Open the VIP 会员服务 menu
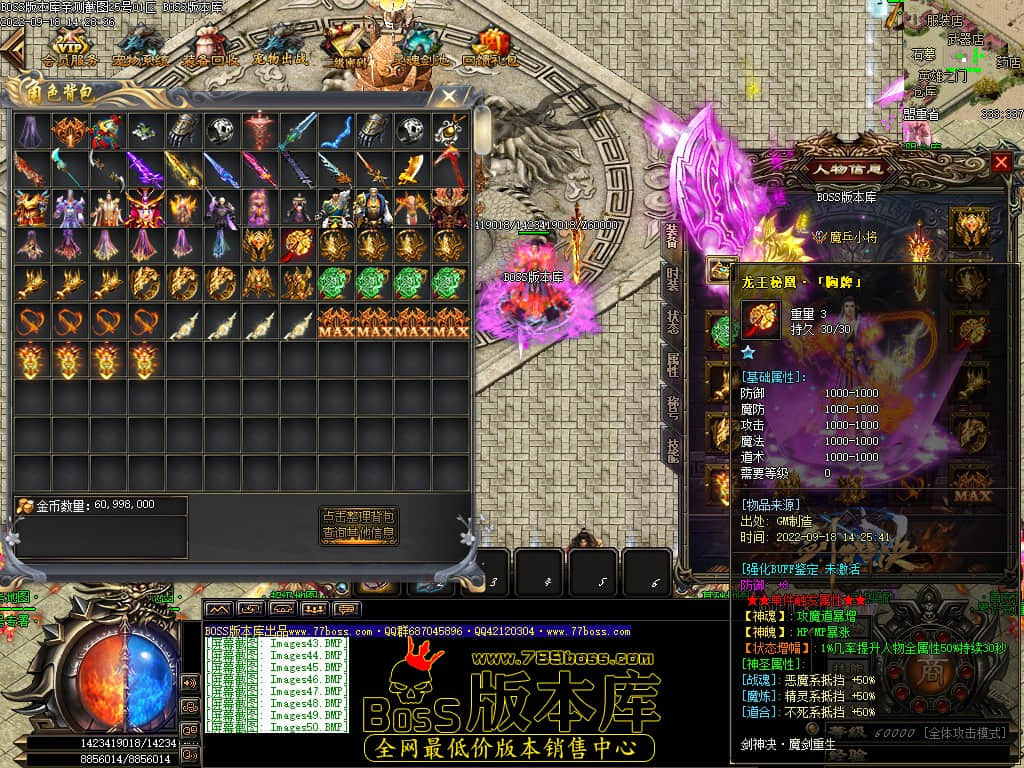 [x=70, y=48]
